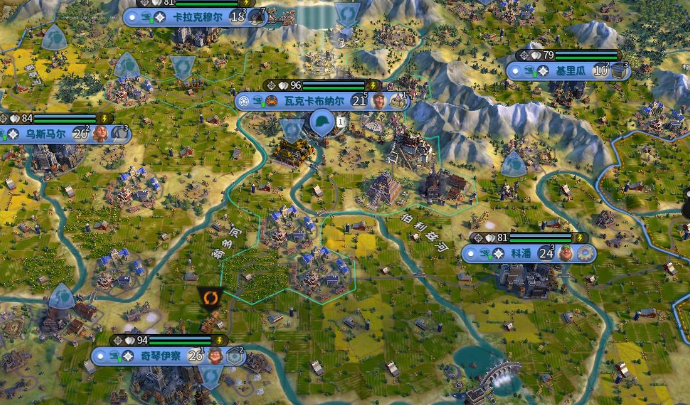
Task: Click the production icon on 基里瓜 banner
Action: pos(620,71)
